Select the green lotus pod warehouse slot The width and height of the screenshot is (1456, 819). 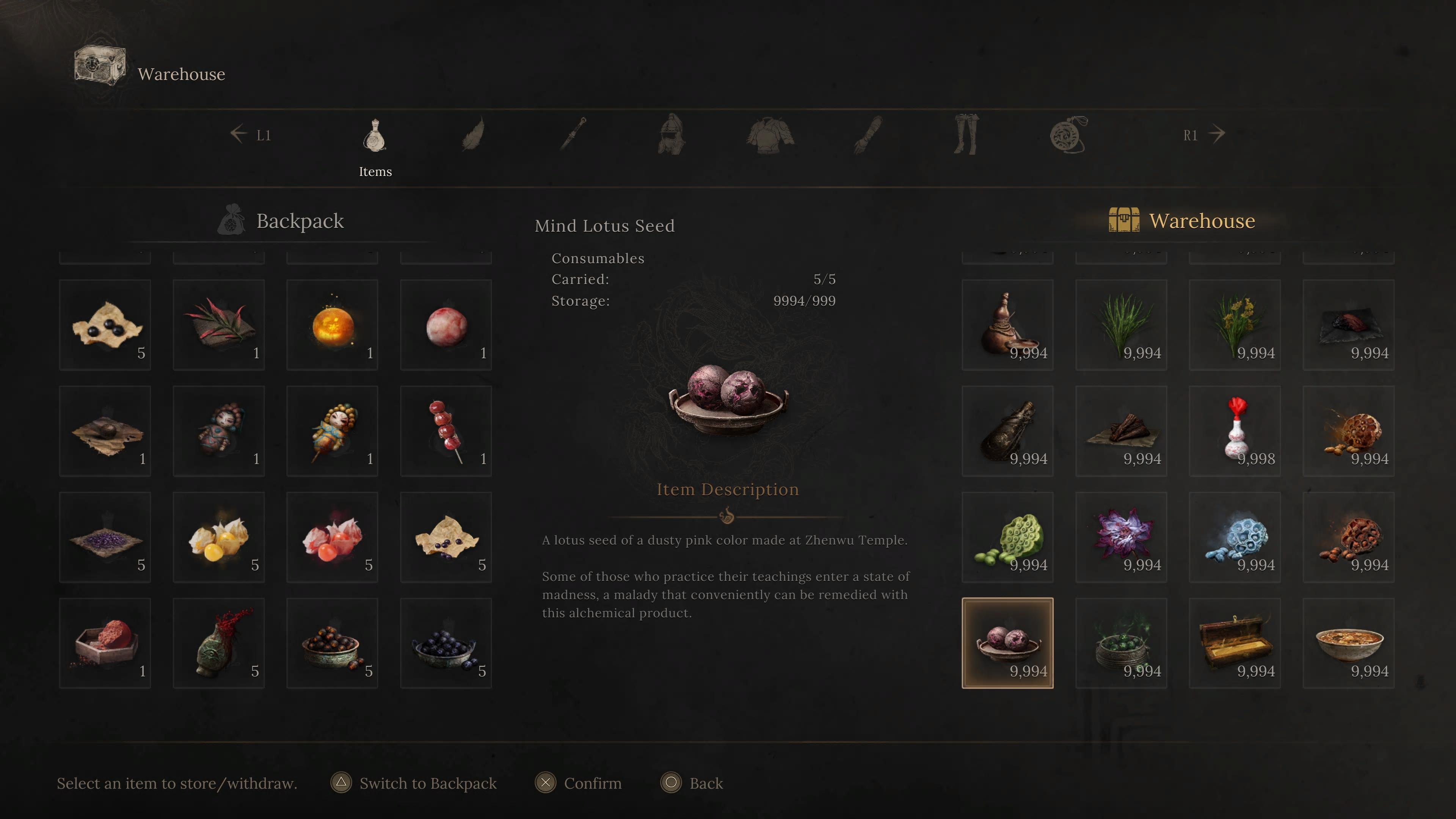coord(1007,537)
